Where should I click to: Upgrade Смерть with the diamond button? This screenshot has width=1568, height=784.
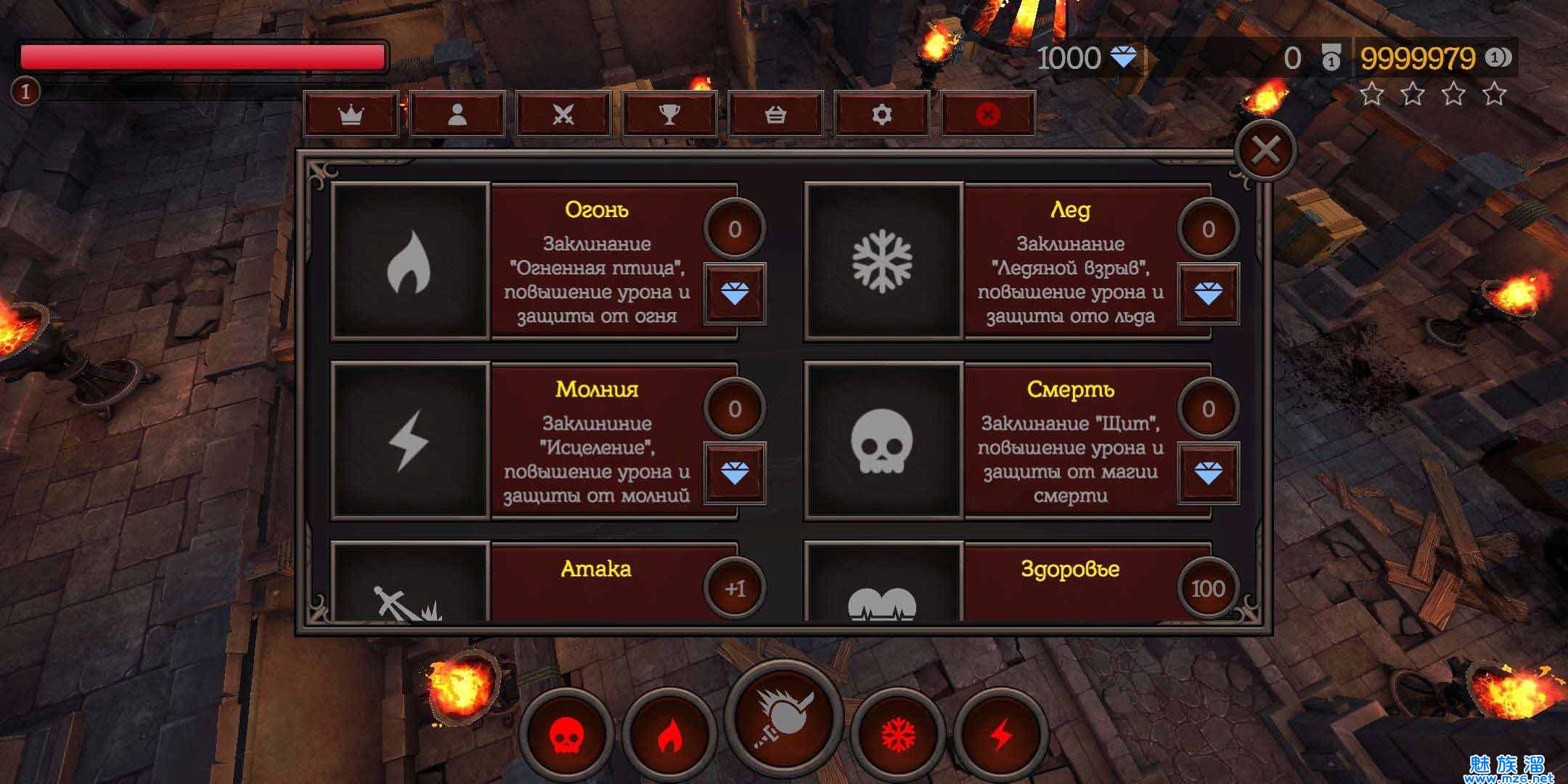(x=1208, y=473)
